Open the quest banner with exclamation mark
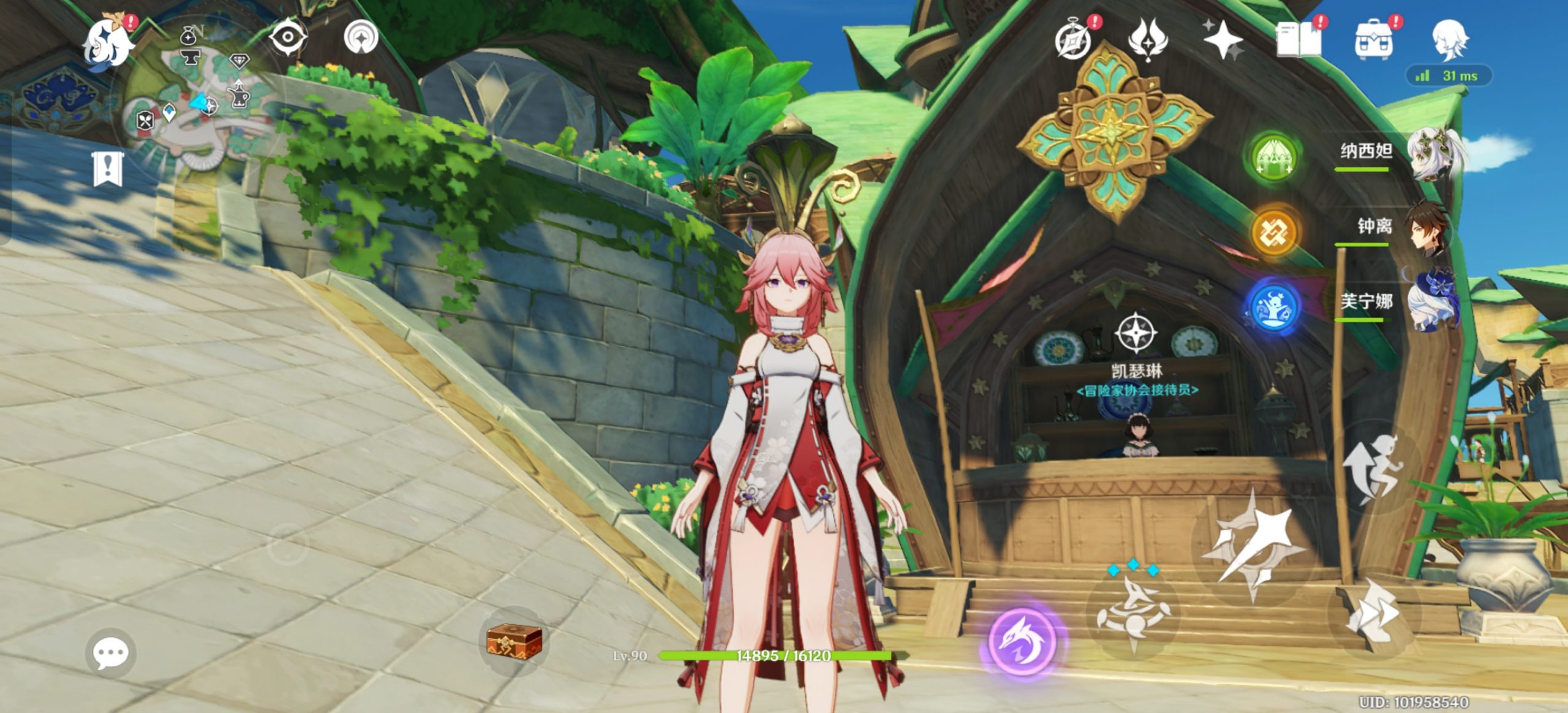1568x713 pixels. [108, 169]
